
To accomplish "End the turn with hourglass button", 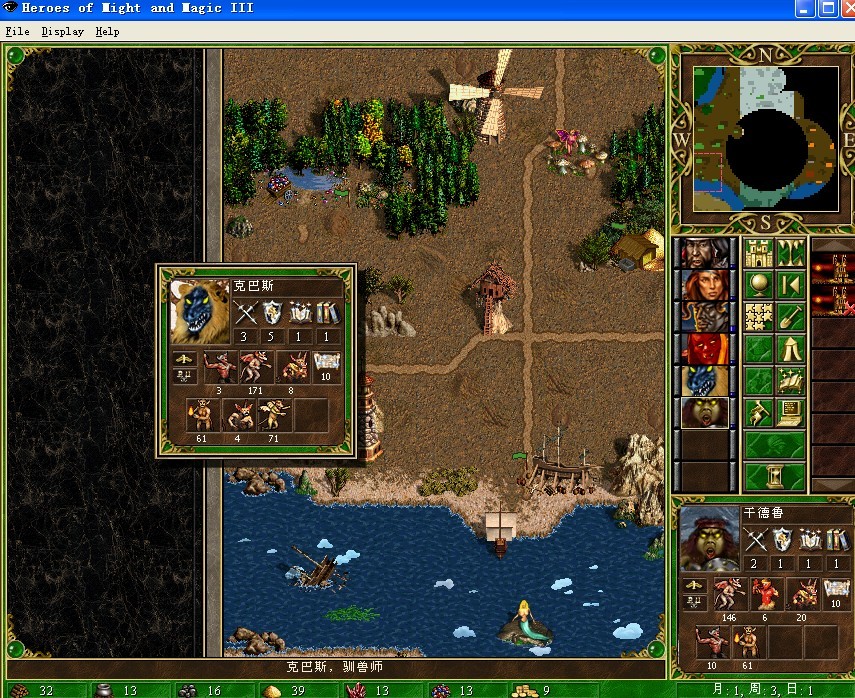I will point(775,476).
